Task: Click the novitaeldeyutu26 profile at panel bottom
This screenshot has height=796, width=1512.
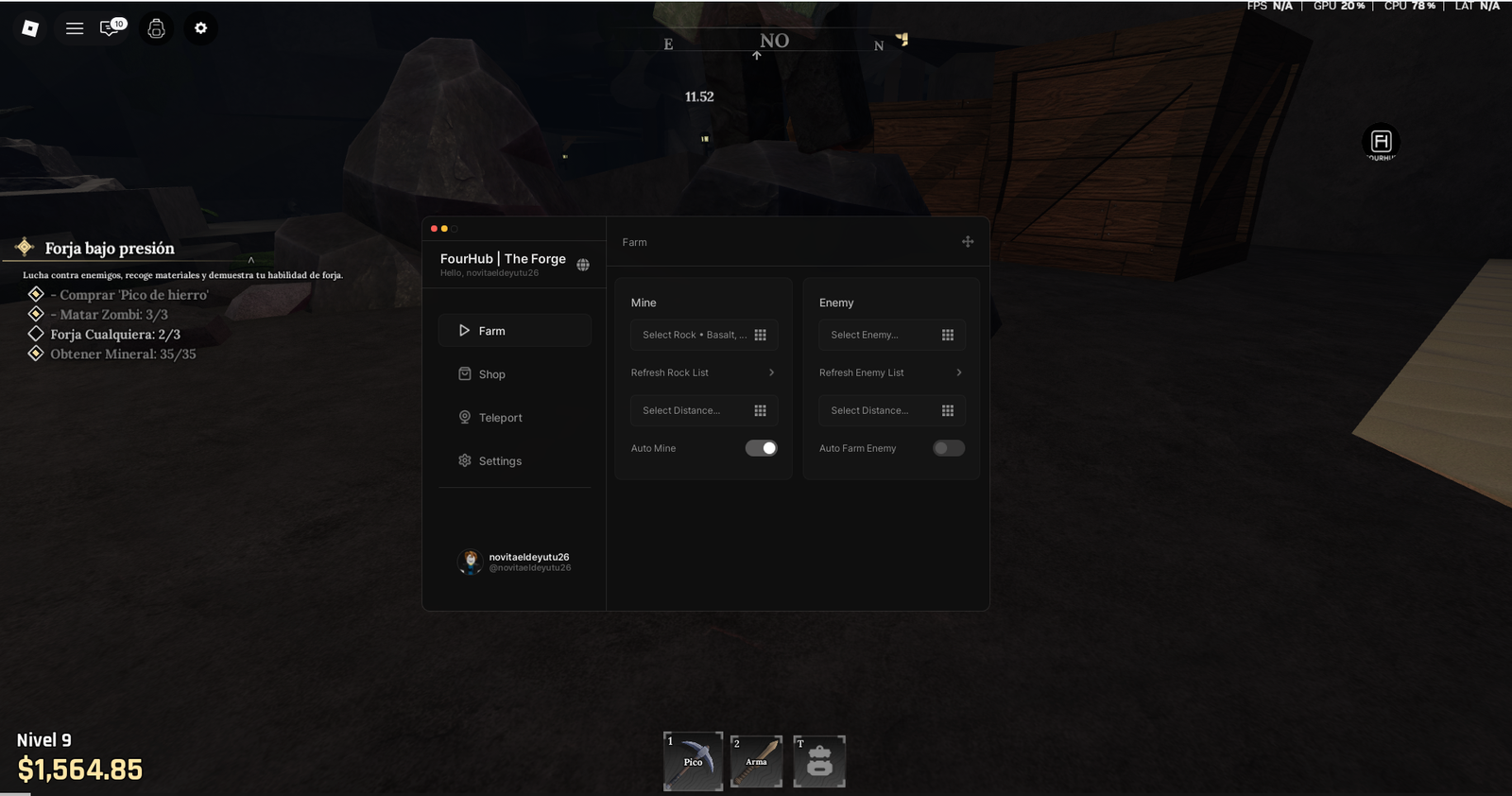Action: 514,561
